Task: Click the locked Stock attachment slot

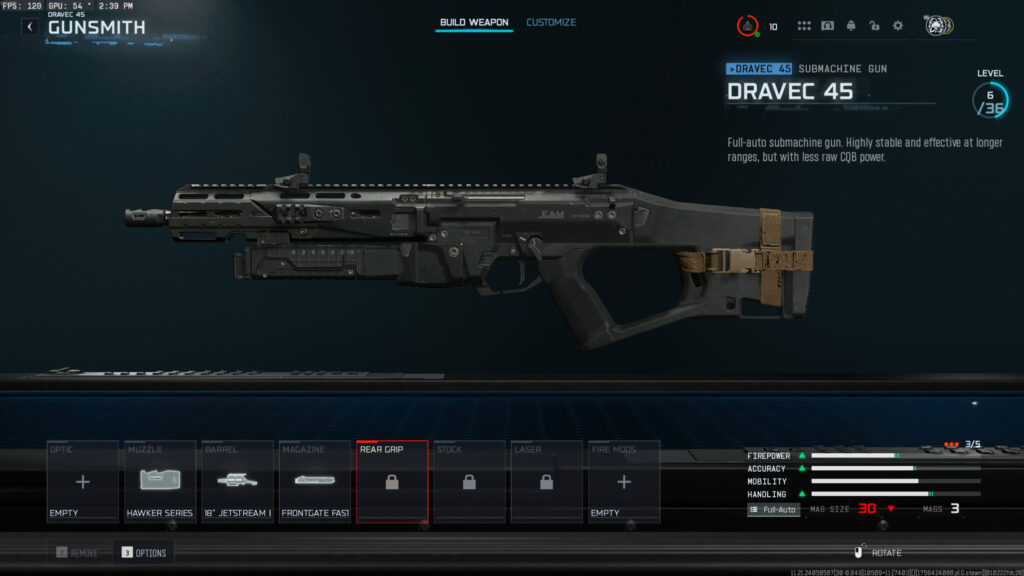Action: pos(469,482)
